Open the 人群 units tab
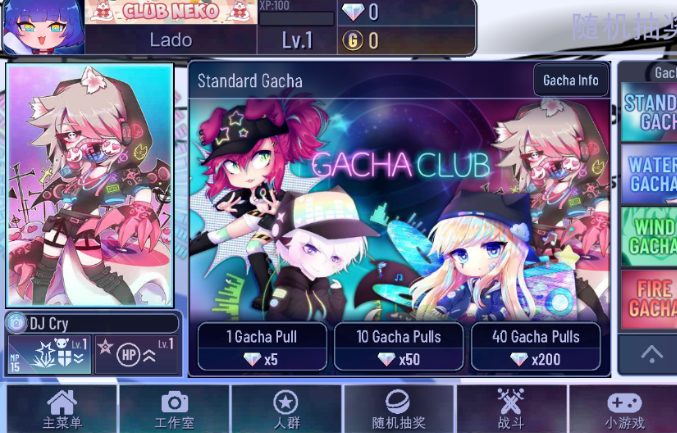Viewport: 677px width, 433px height. click(x=286, y=410)
